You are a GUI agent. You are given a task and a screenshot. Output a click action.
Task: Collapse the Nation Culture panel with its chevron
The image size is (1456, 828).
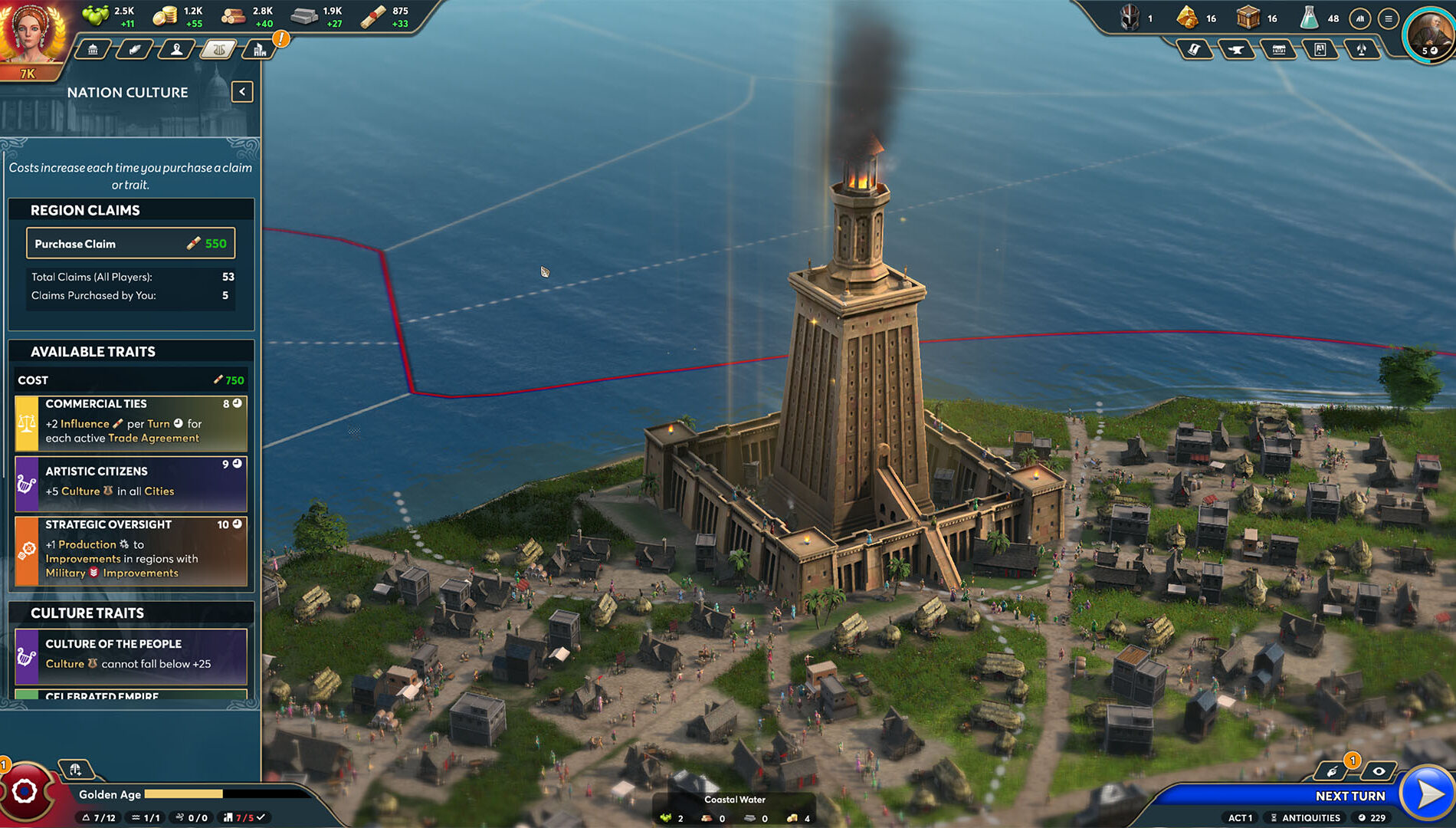241,91
